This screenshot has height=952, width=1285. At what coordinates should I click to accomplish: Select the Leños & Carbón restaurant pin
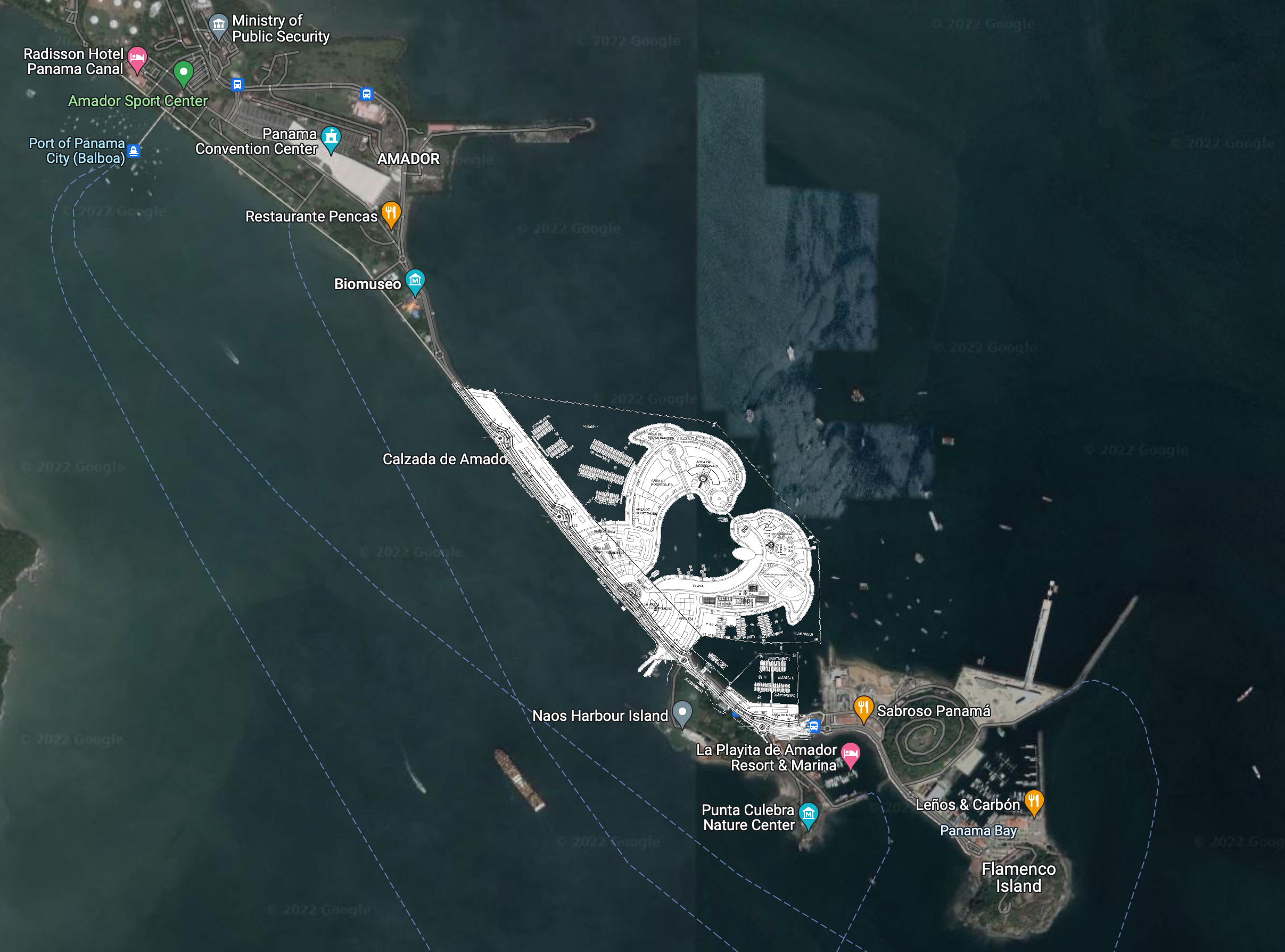click(1034, 802)
